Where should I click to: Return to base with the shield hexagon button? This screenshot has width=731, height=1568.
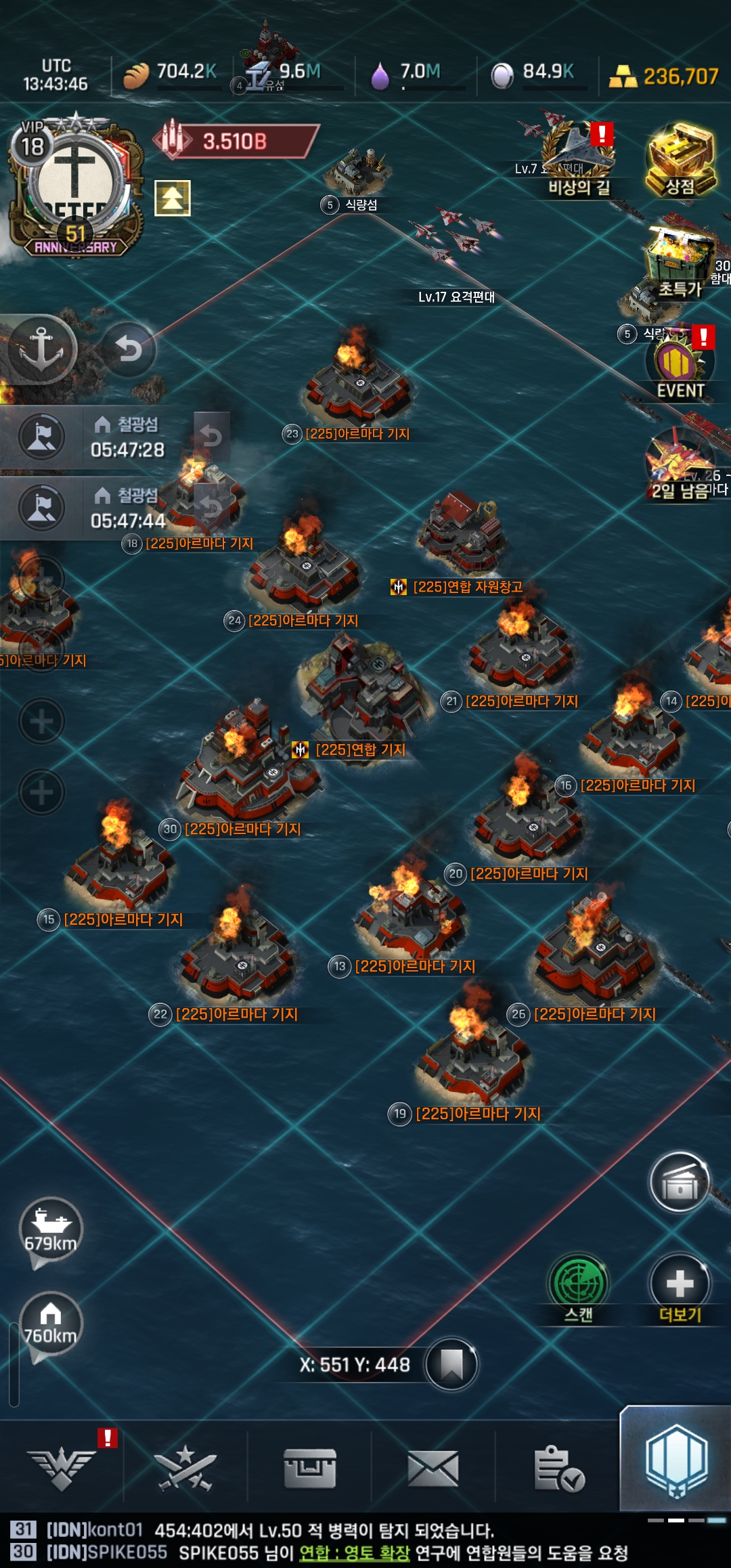675,1461
